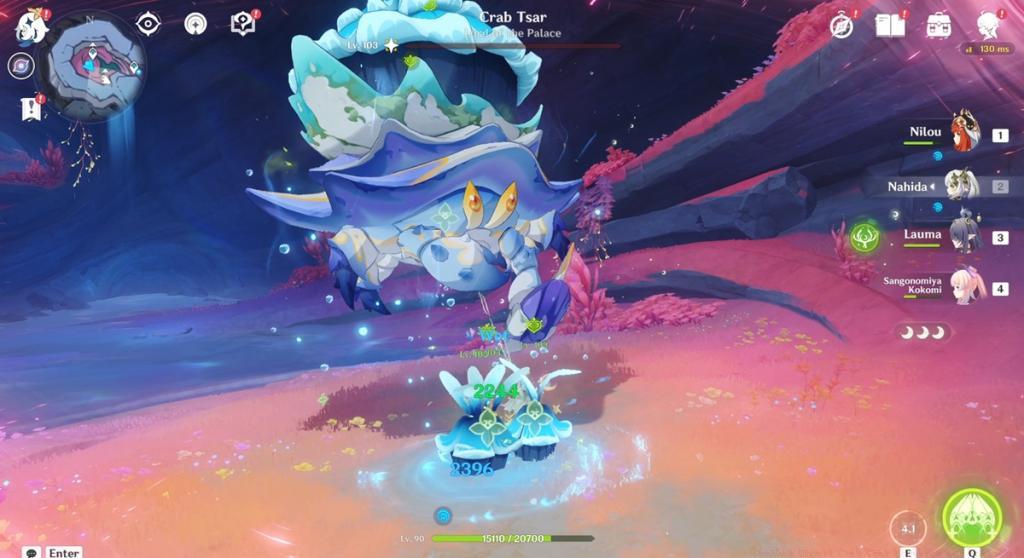Viewport: 1024px width, 558px height.
Task: Activate the green Elemental Burst
Action: [x=972, y=517]
